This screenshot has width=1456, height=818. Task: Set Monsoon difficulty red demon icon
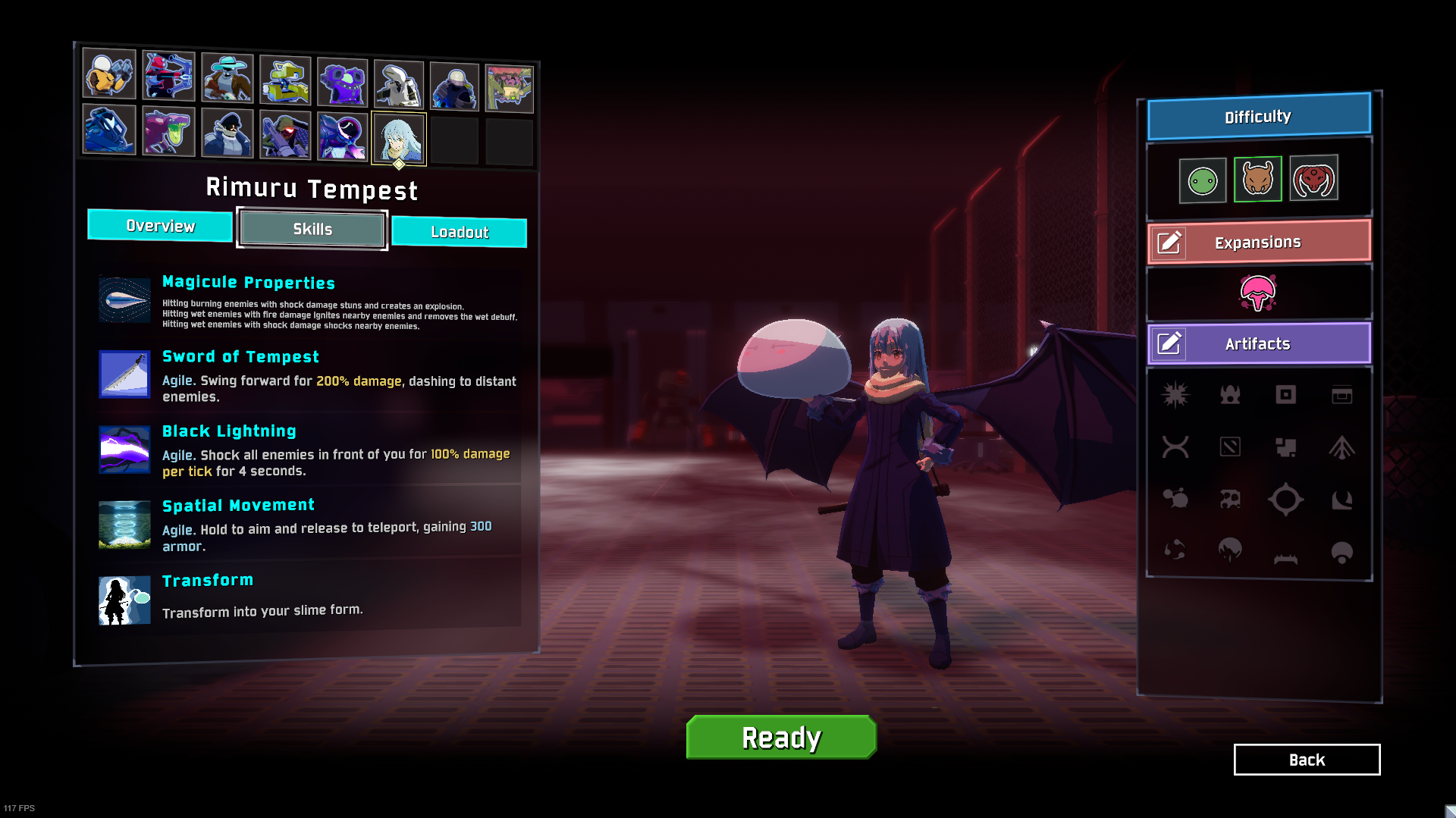(x=1313, y=179)
